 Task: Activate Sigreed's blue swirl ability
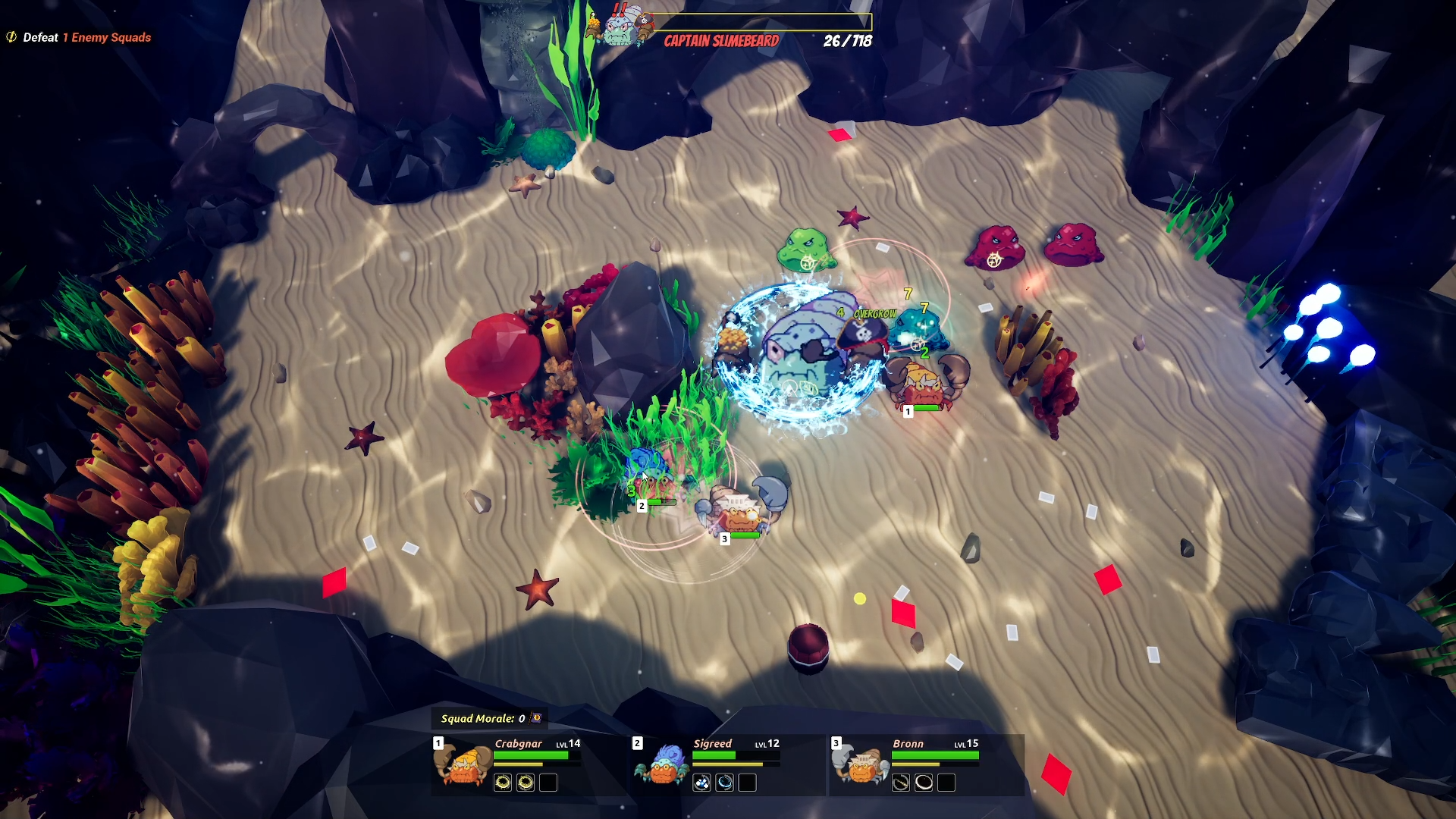pyautogui.click(x=725, y=783)
